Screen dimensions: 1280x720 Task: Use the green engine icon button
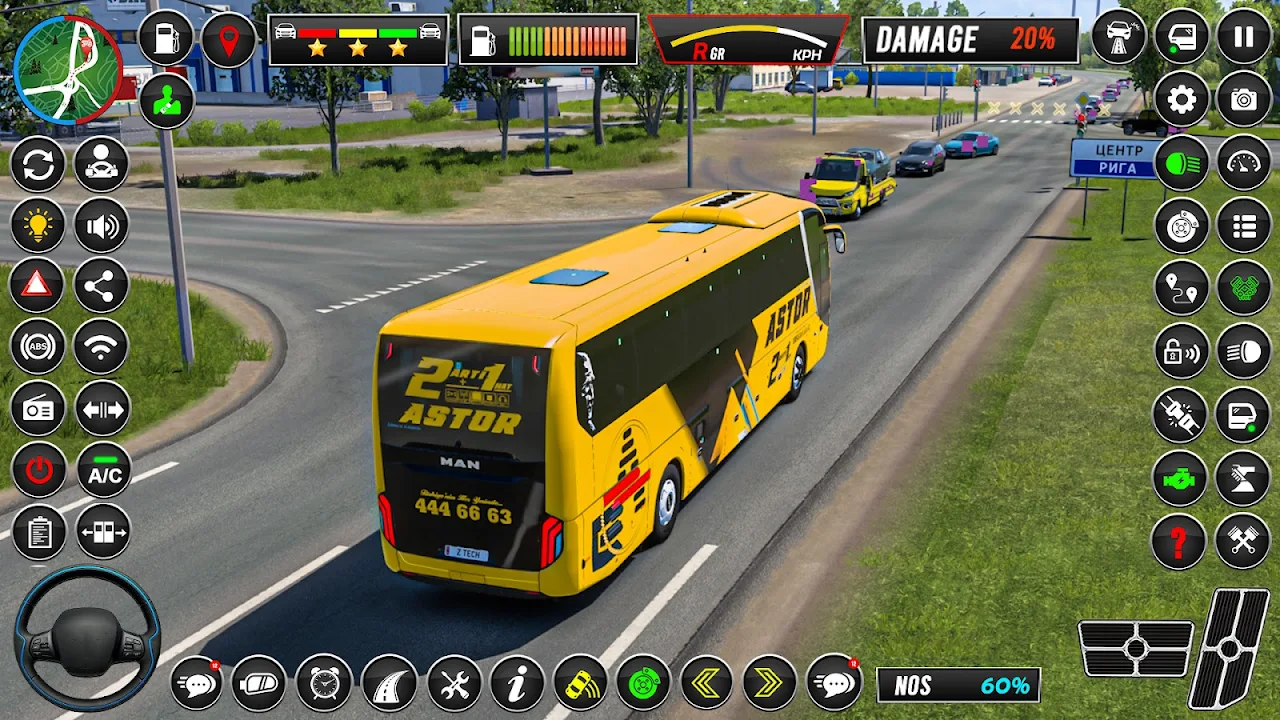[x=1179, y=478]
